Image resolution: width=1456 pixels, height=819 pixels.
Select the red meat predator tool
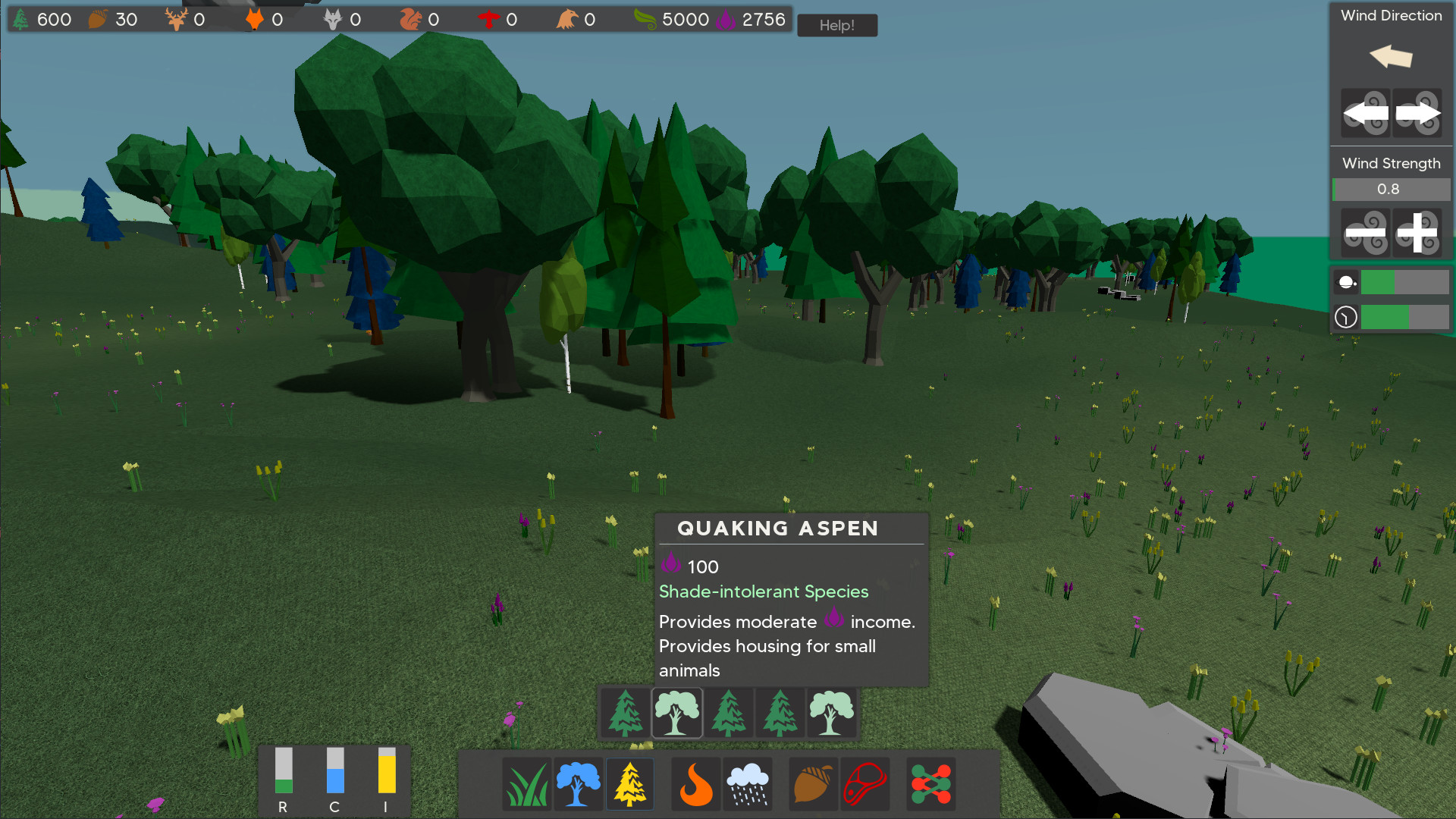864,783
